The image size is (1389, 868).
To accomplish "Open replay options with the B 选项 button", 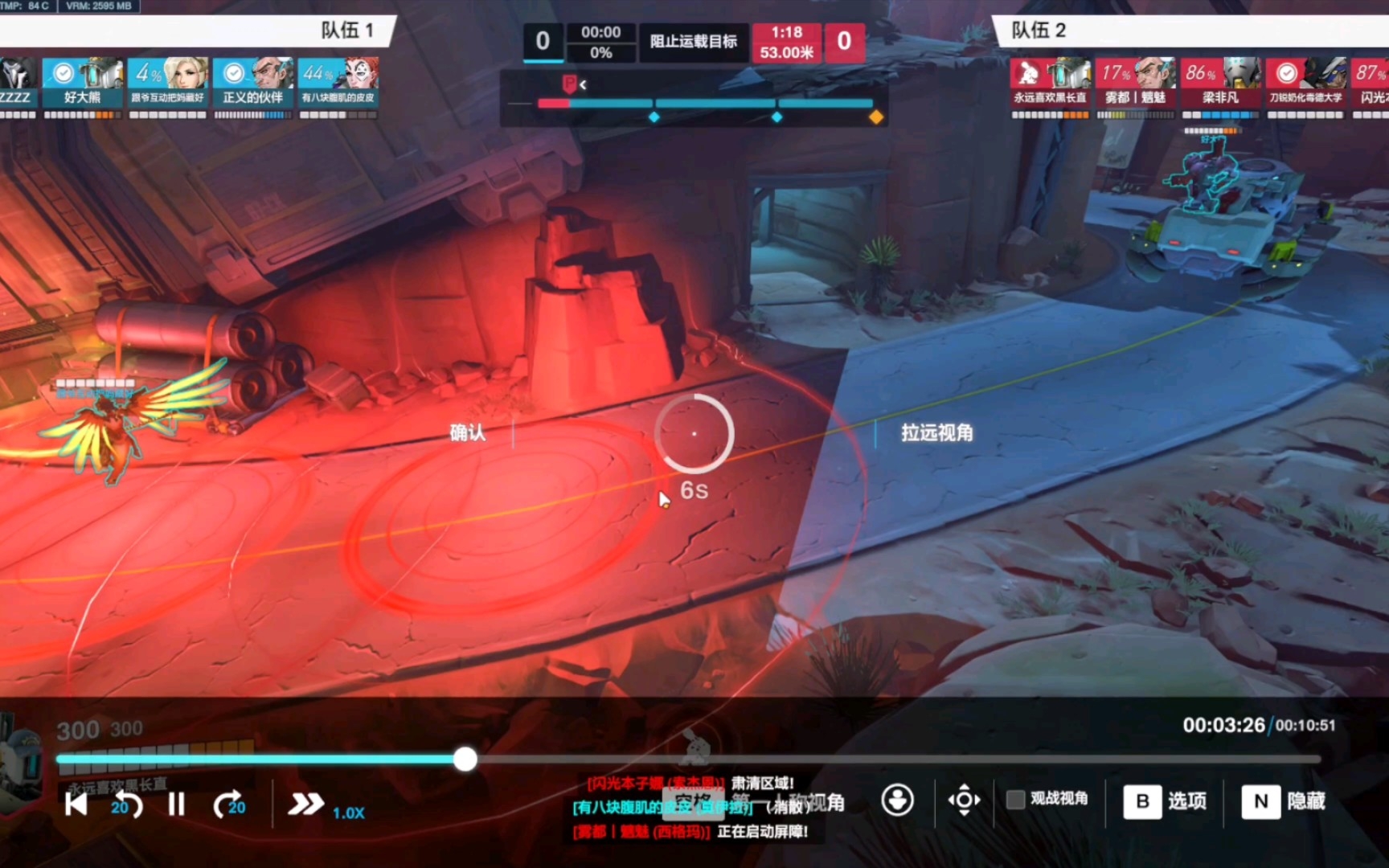I will pos(1166,801).
